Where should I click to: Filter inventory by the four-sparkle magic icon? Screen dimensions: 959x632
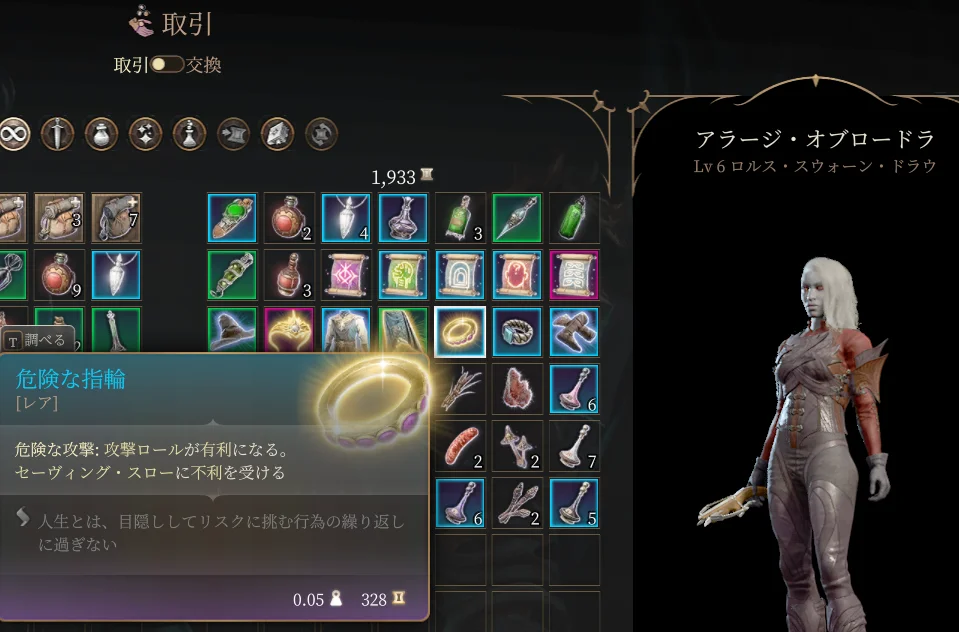(x=146, y=133)
